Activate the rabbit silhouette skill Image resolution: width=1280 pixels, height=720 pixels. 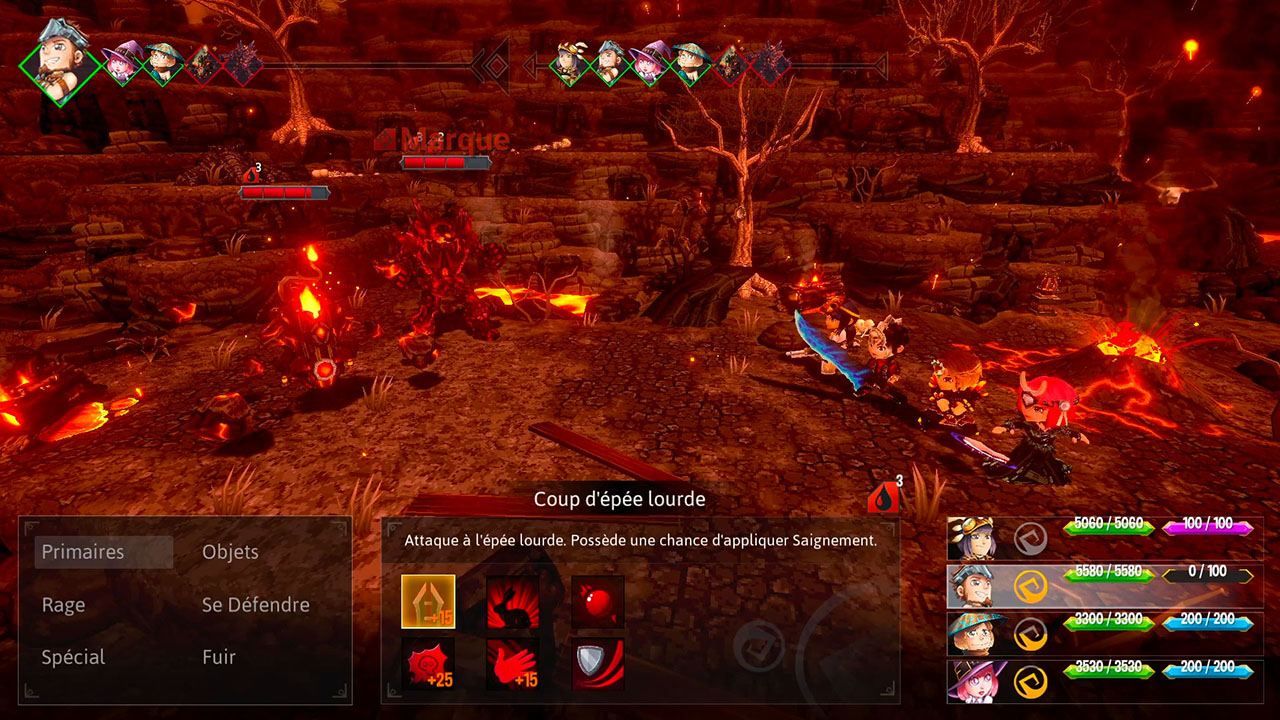(513, 601)
